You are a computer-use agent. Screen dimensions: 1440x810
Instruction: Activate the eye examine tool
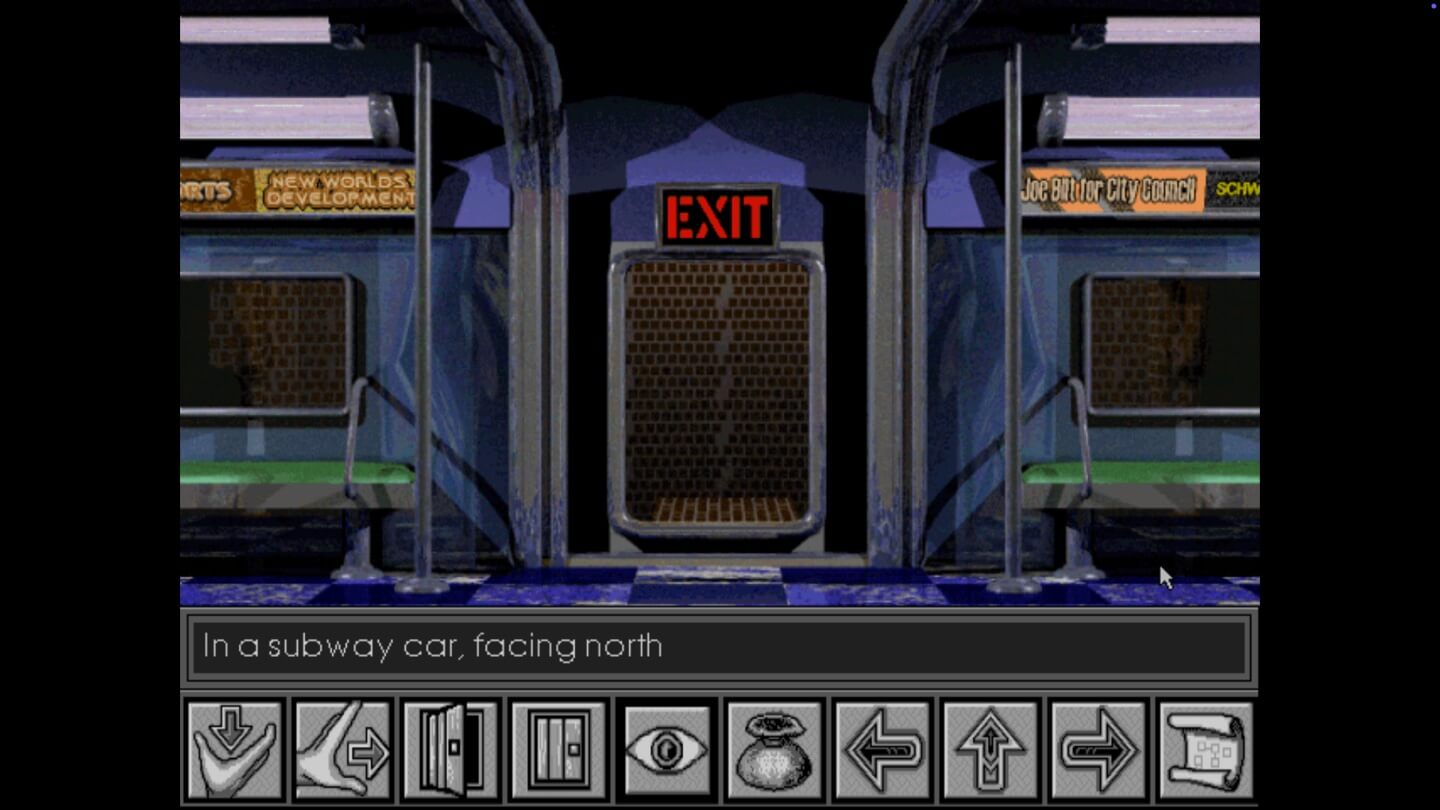665,748
